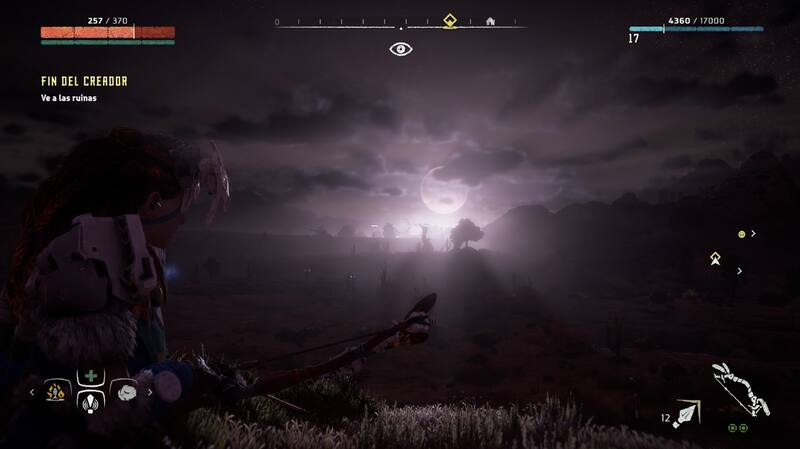Click the yellow quest waypoint indicator

715,258
